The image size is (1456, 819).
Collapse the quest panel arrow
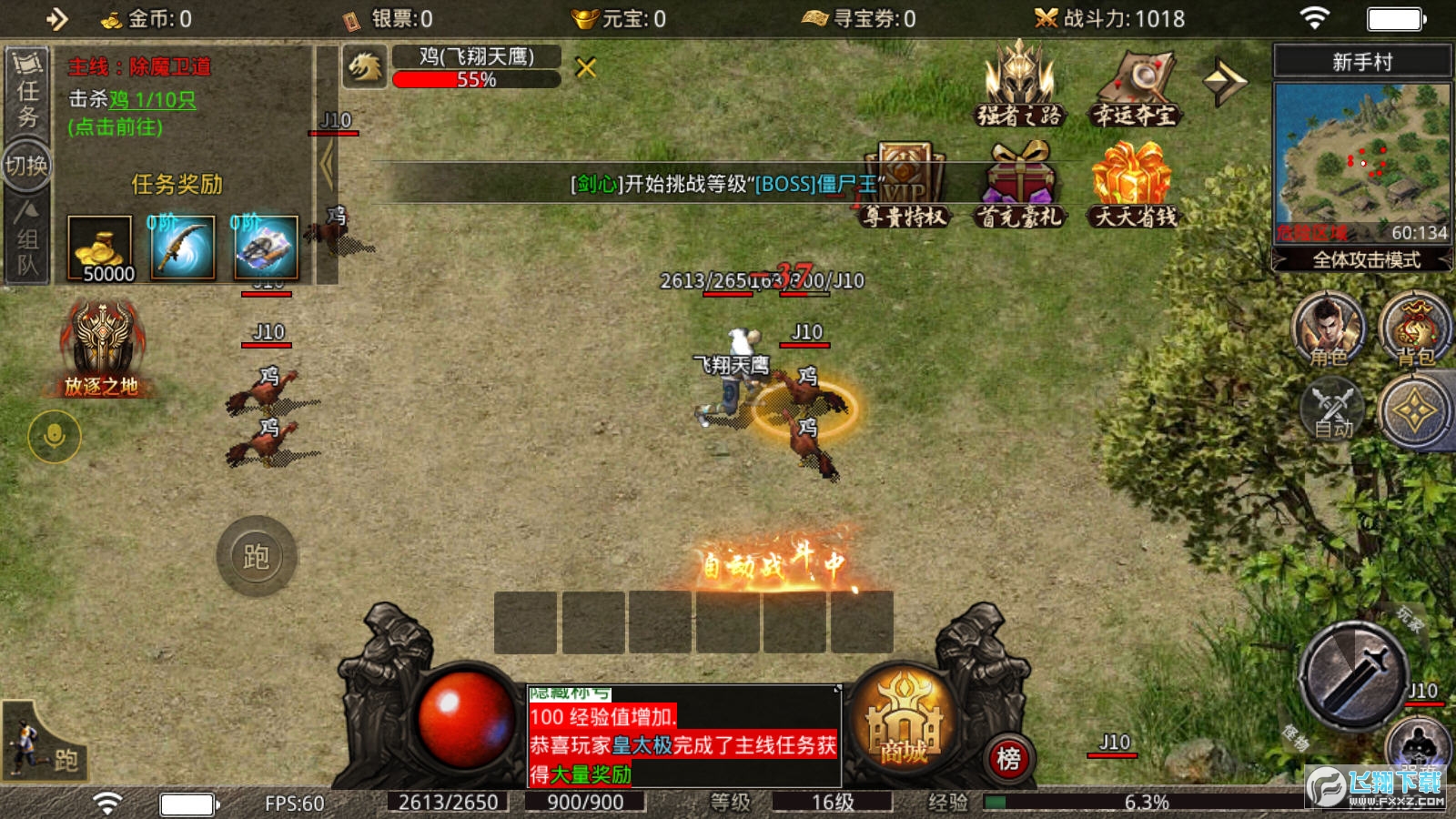[x=327, y=166]
